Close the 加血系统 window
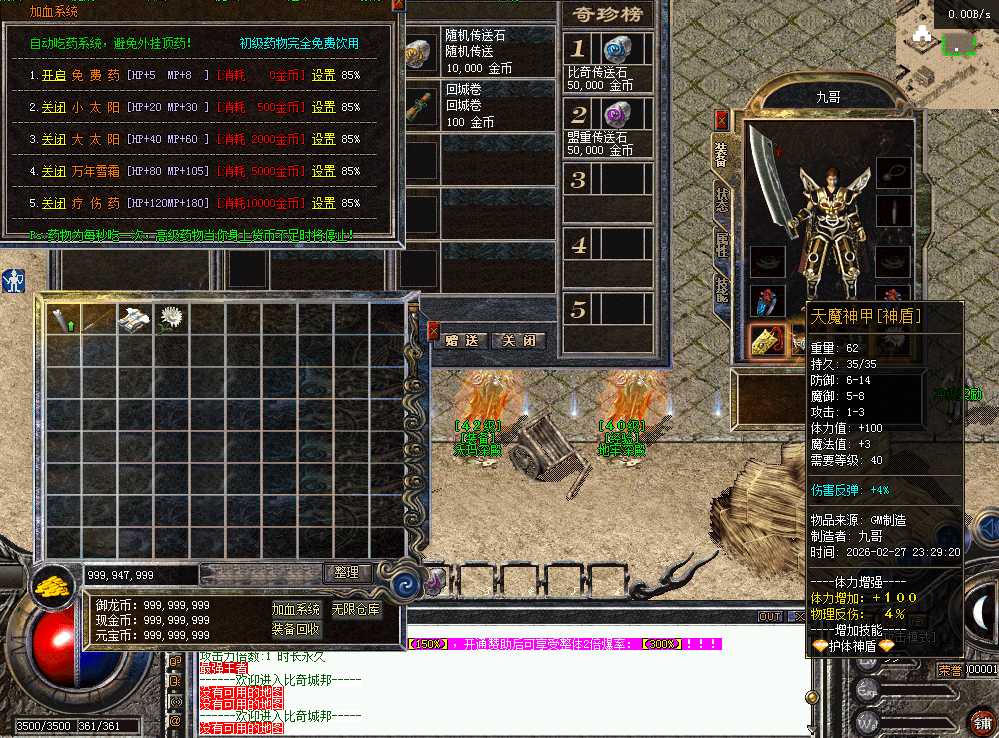 pyautogui.click(x=398, y=5)
